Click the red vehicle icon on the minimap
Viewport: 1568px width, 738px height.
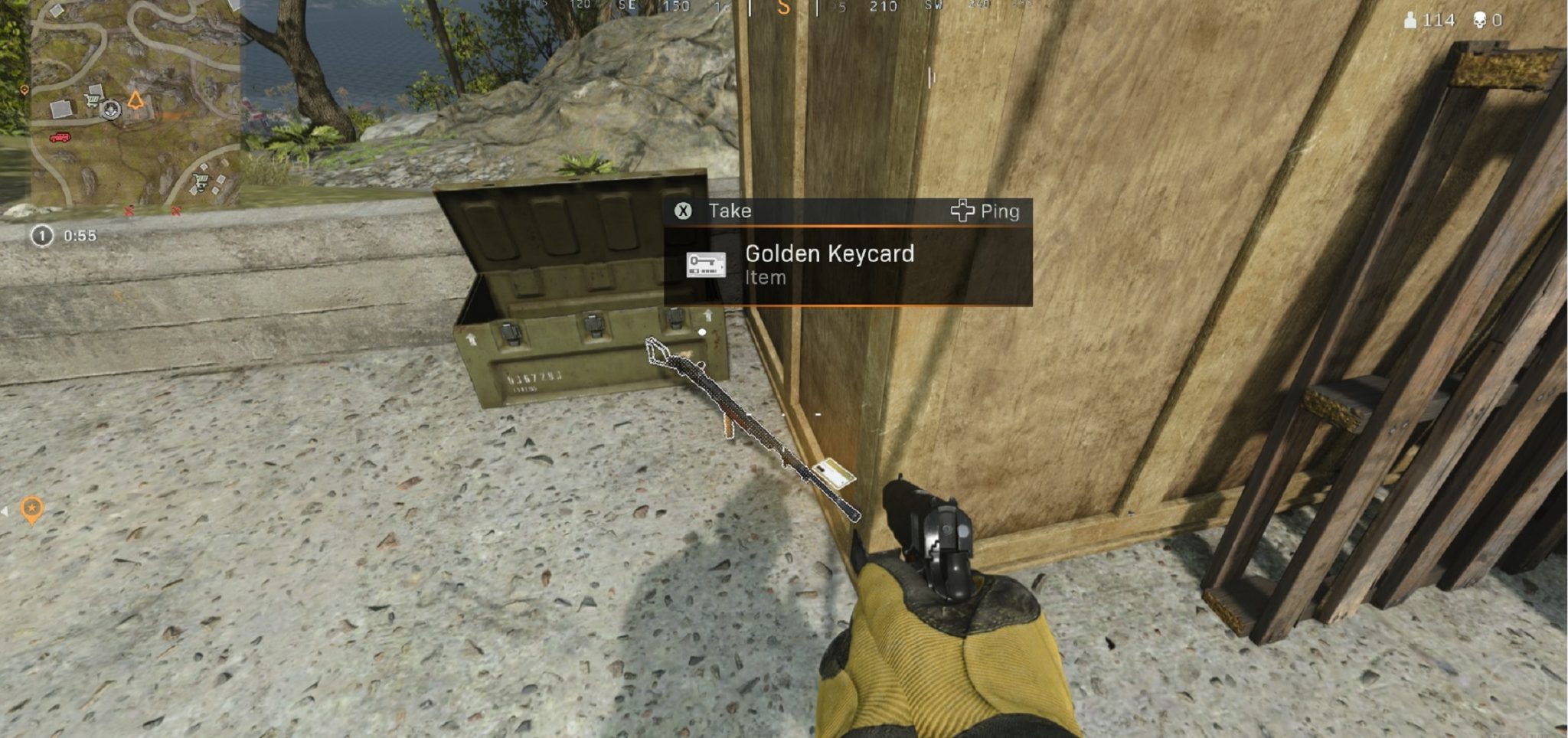[x=60, y=138]
